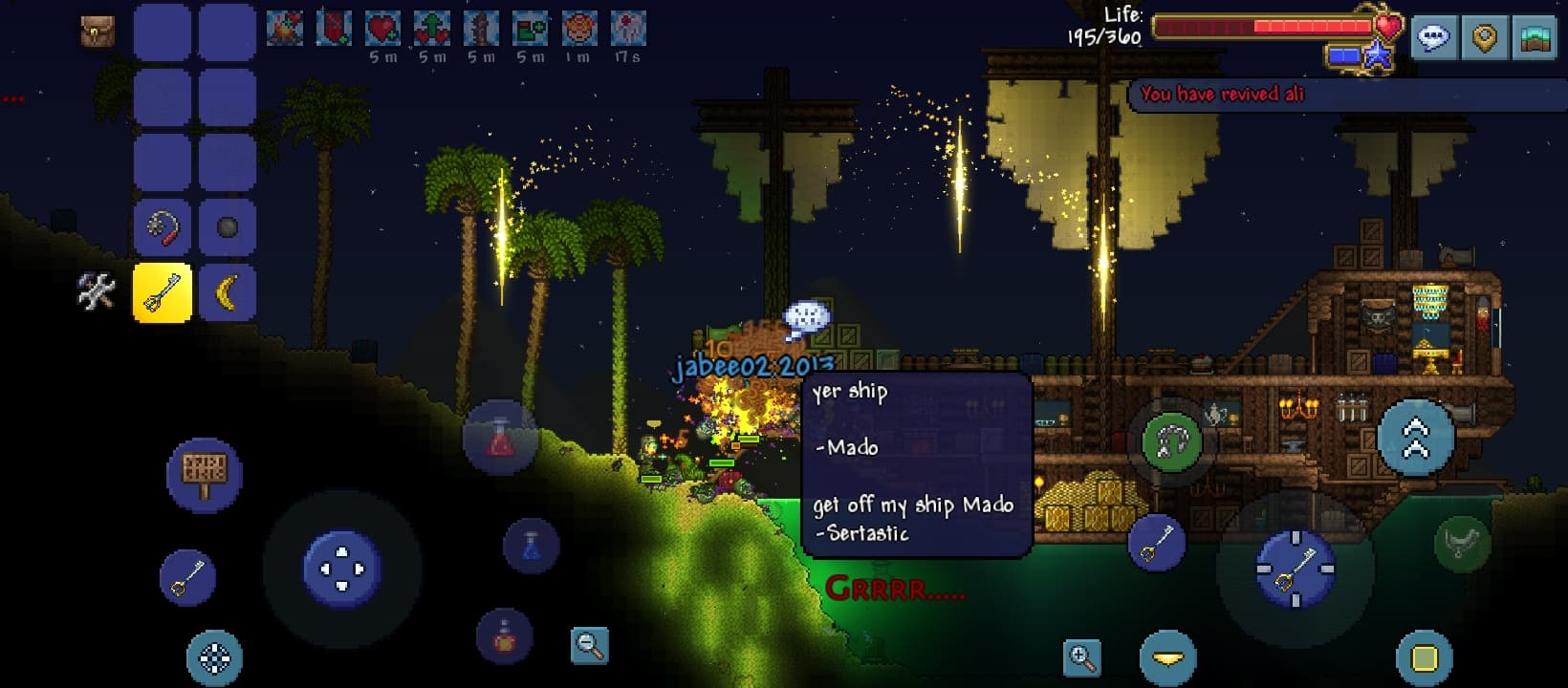Screen dimensions: 1568x688
Task: Use the blue mana potion button
Action: (x=532, y=546)
